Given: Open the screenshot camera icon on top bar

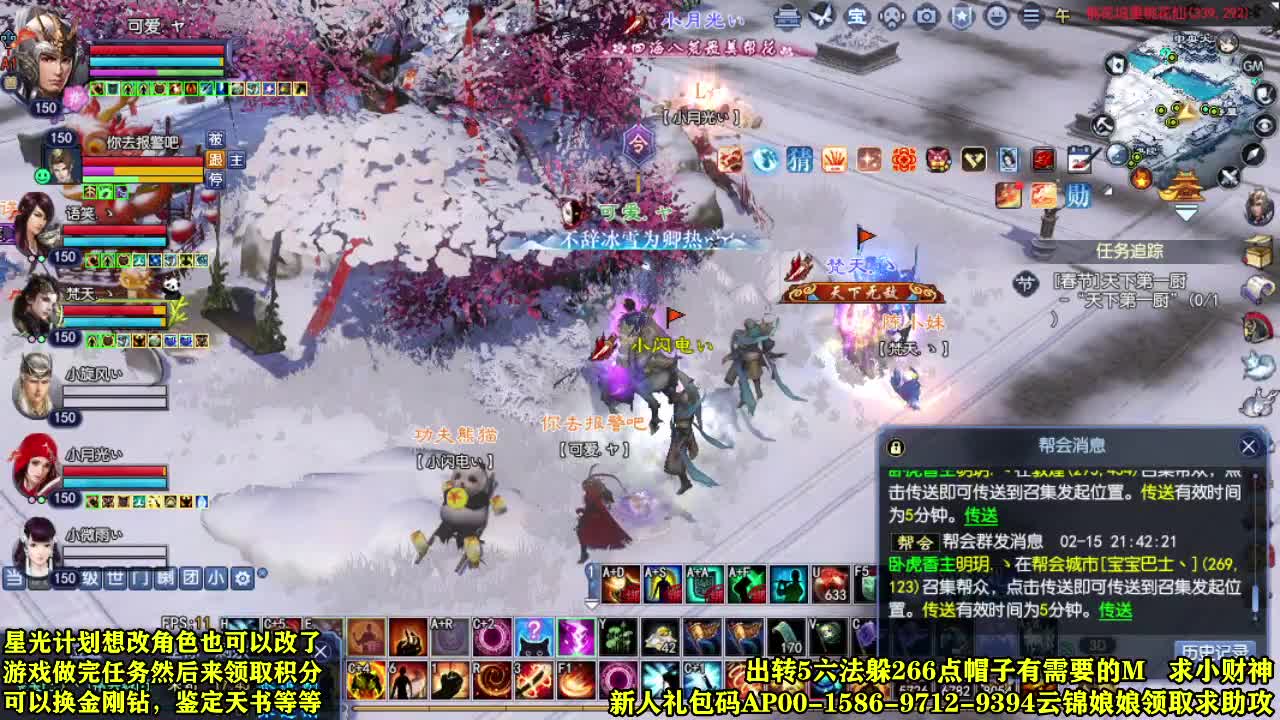Looking at the screenshot, I should 925,17.
